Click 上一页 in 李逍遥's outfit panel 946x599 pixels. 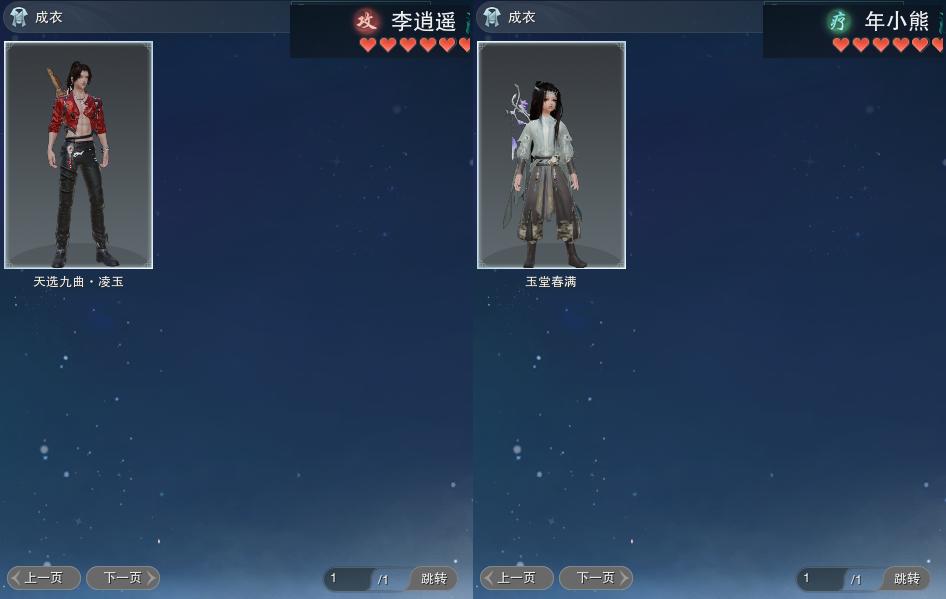pyautogui.click(x=44, y=578)
